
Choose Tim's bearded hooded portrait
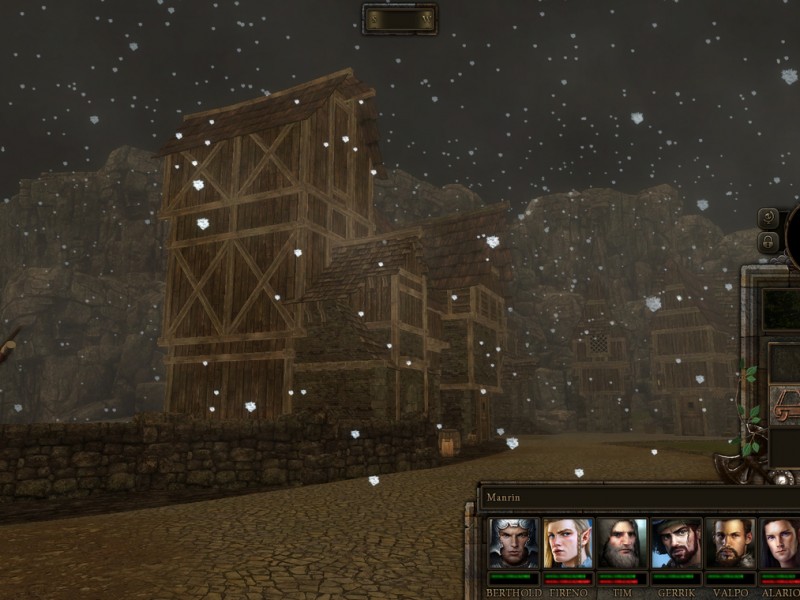pyautogui.click(x=622, y=543)
